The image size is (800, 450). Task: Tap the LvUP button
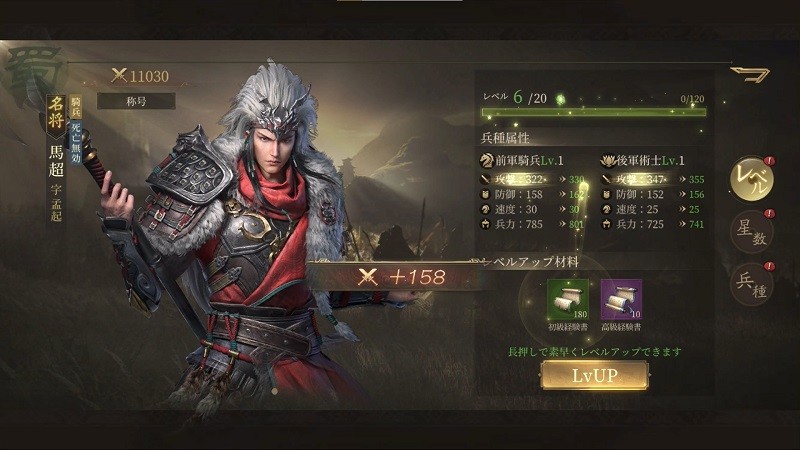pyautogui.click(x=594, y=375)
